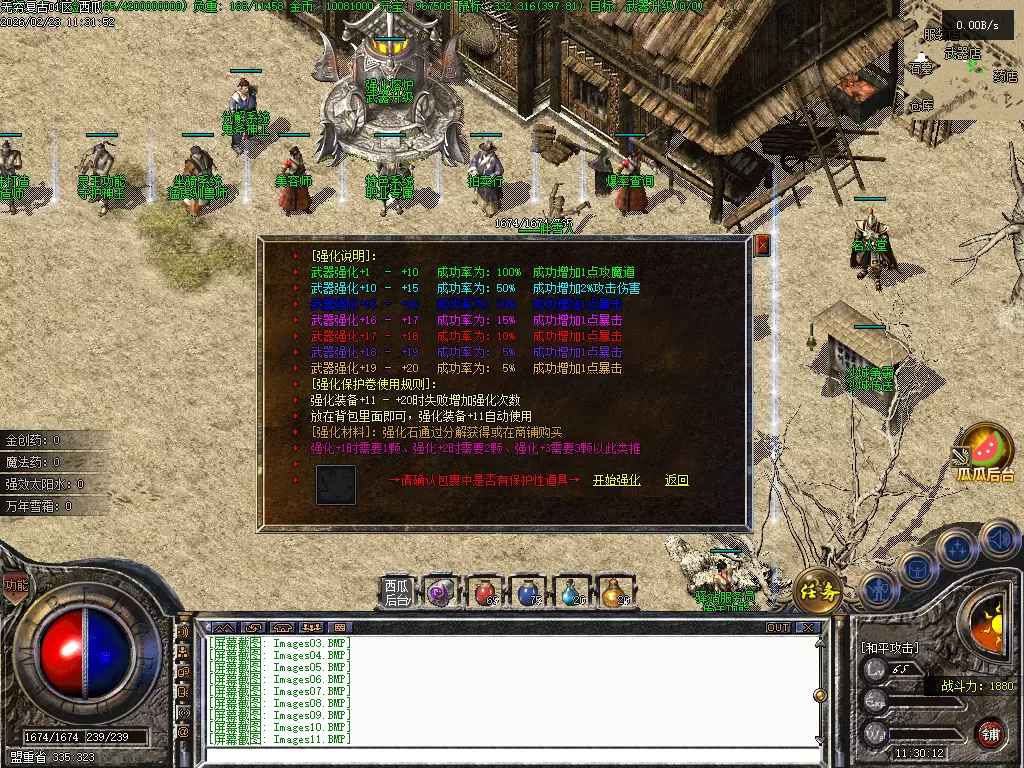Open the 功能 function menu
The height and width of the screenshot is (768, 1024).
[15, 587]
